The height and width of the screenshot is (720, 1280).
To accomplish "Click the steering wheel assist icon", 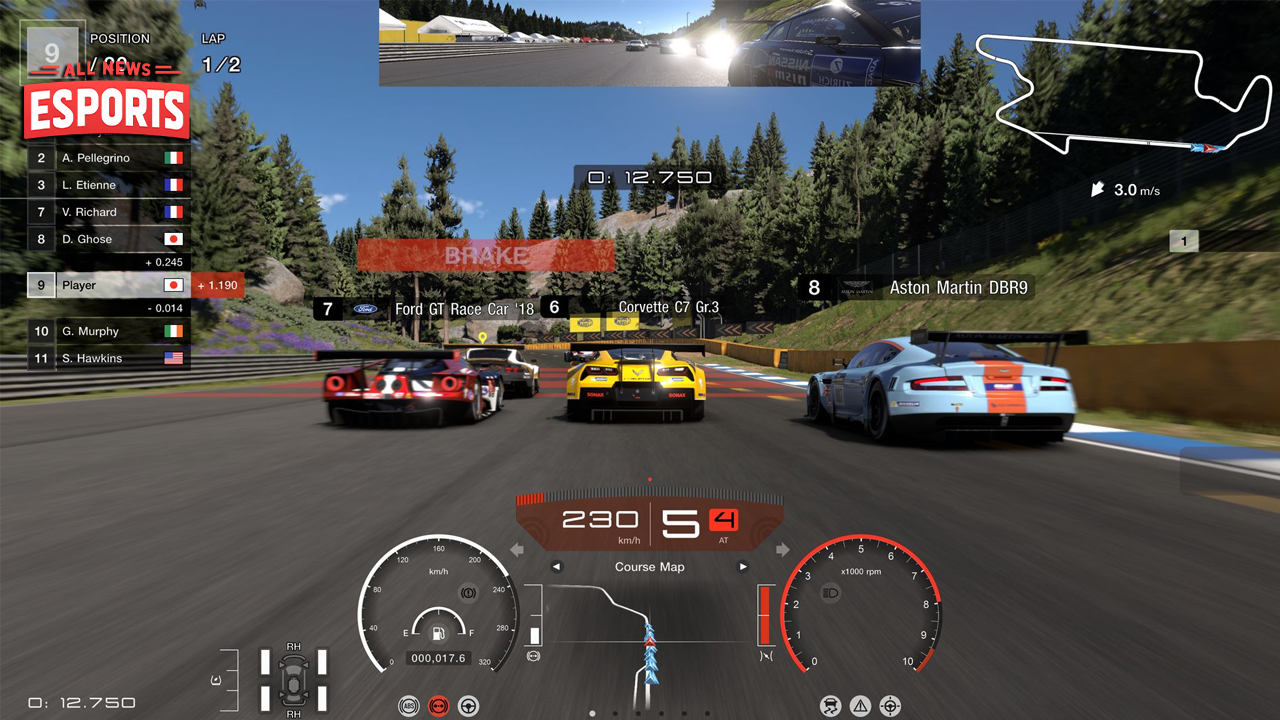I will pos(468,706).
